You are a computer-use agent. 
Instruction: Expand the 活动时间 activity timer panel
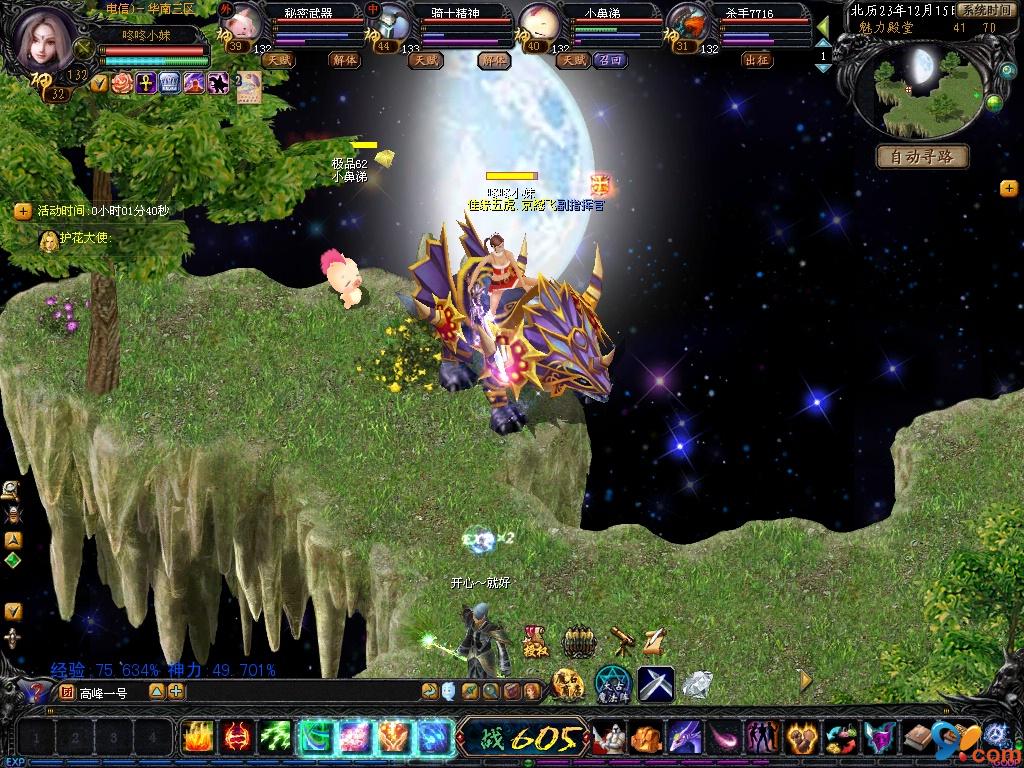[x=22, y=211]
